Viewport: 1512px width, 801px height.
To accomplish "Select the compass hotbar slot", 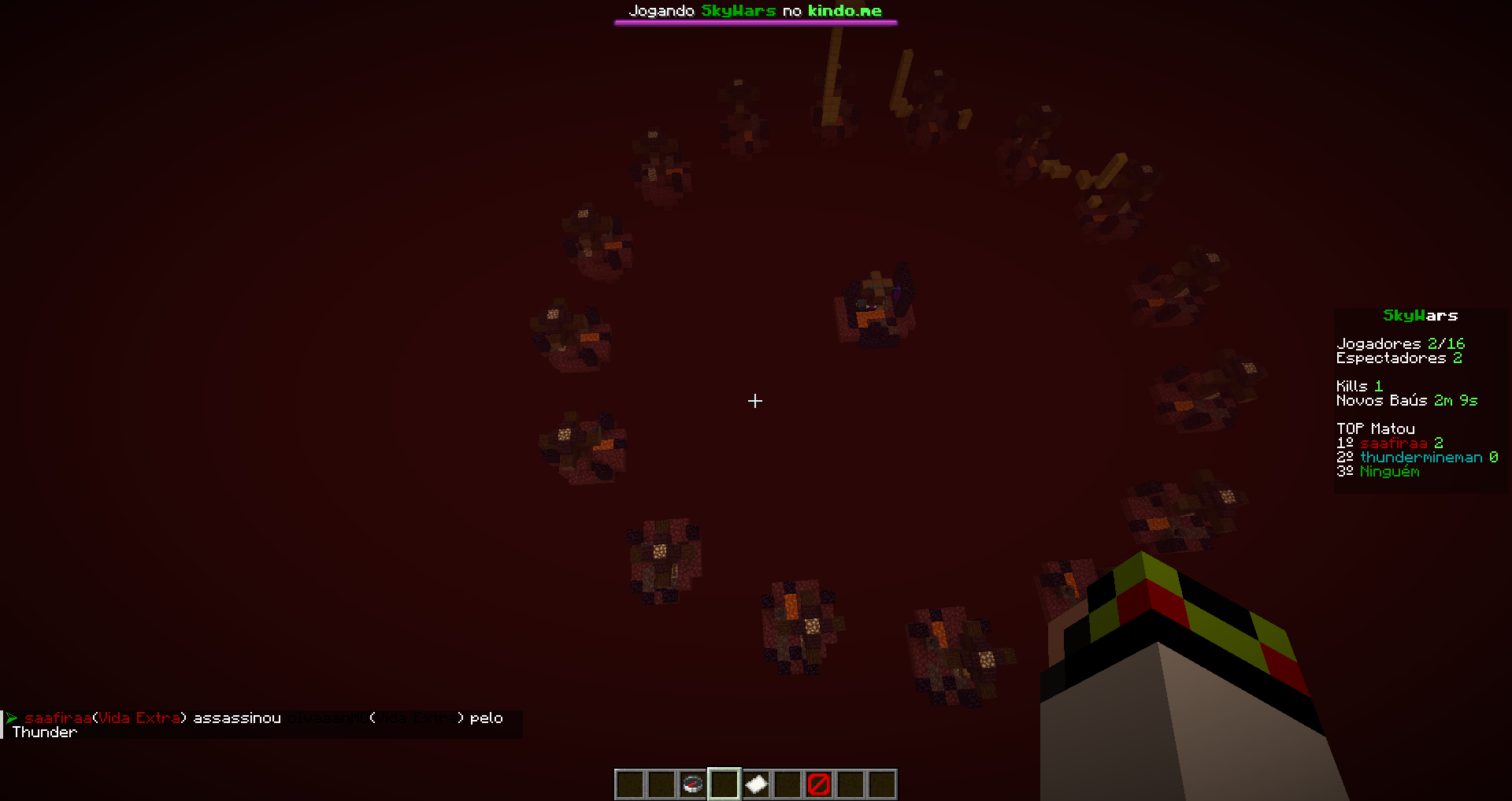I will click(692, 784).
